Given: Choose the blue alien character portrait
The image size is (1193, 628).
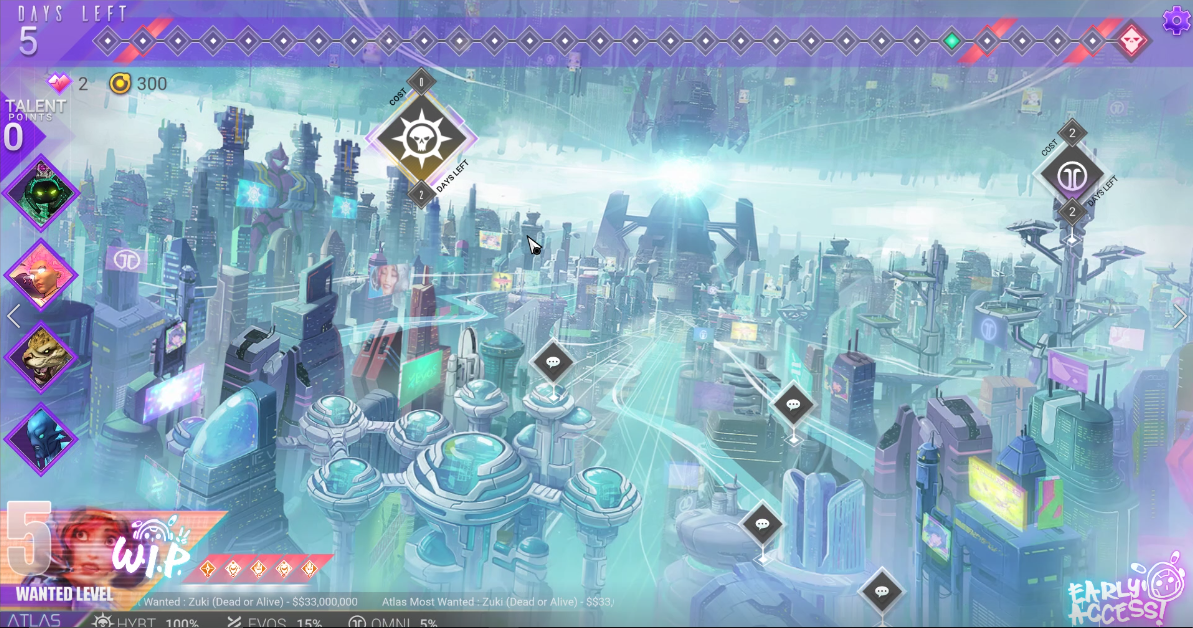Looking at the screenshot, I should (41, 438).
